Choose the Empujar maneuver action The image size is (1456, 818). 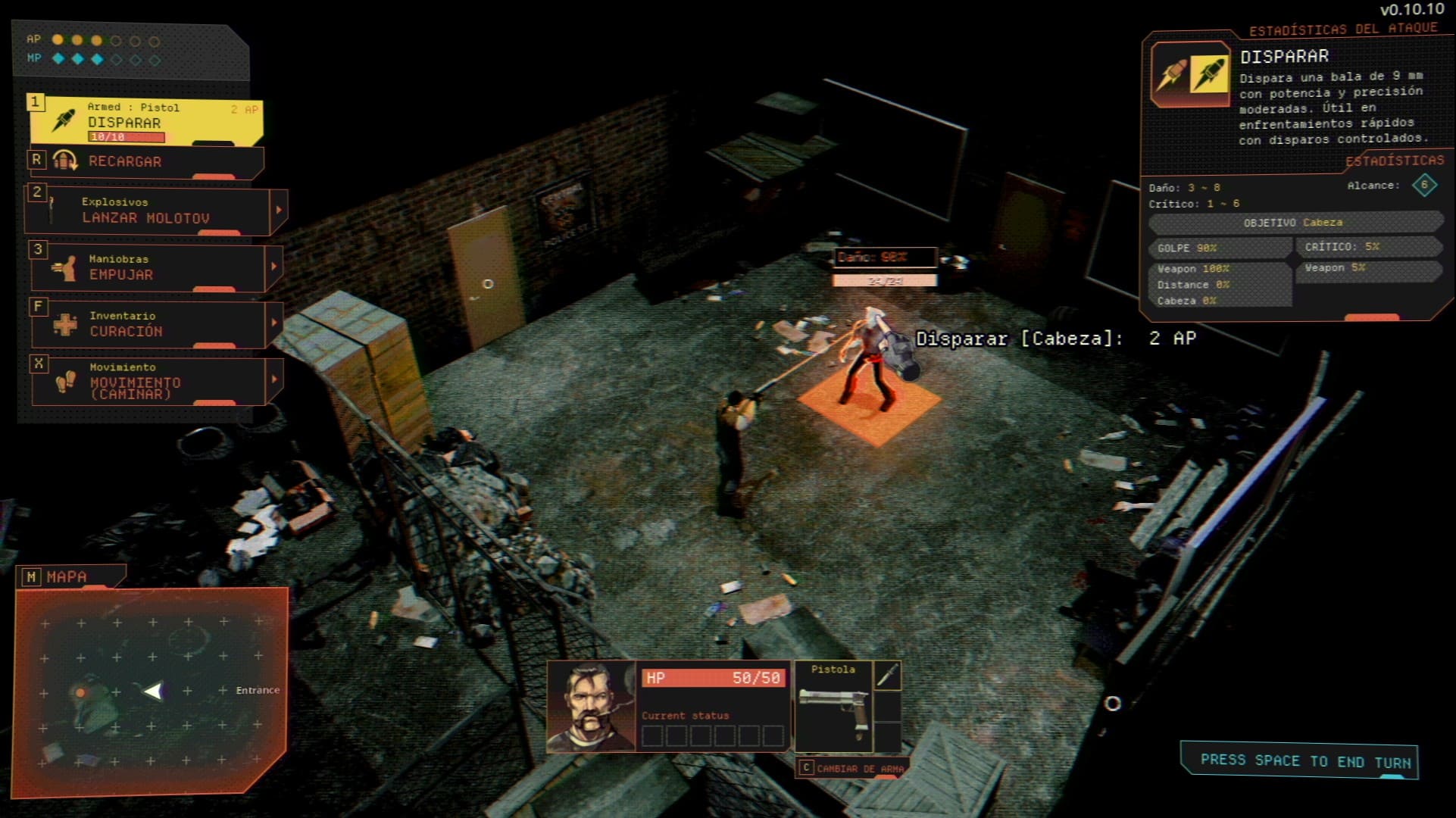[x=148, y=268]
